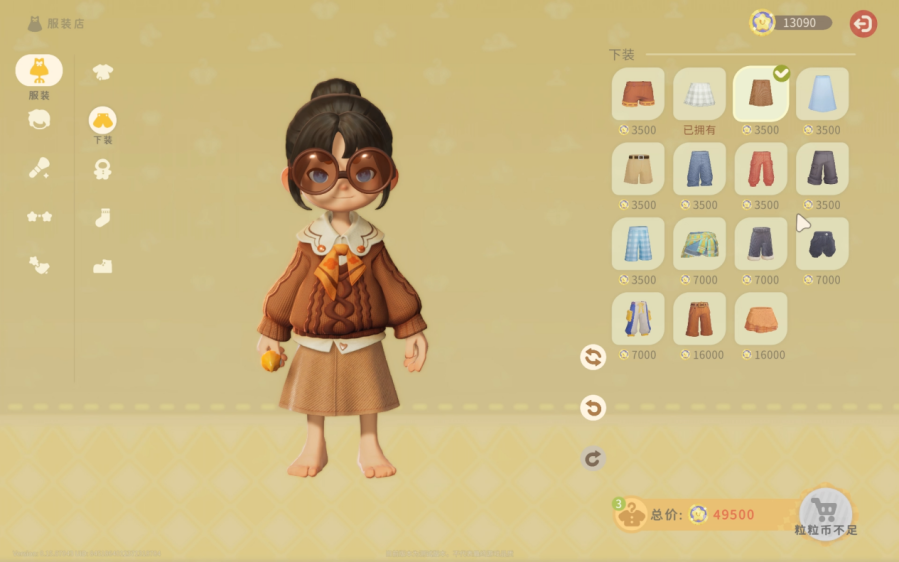Click the undo arrow button
This screenshot has height=562, width=899.
593,407
